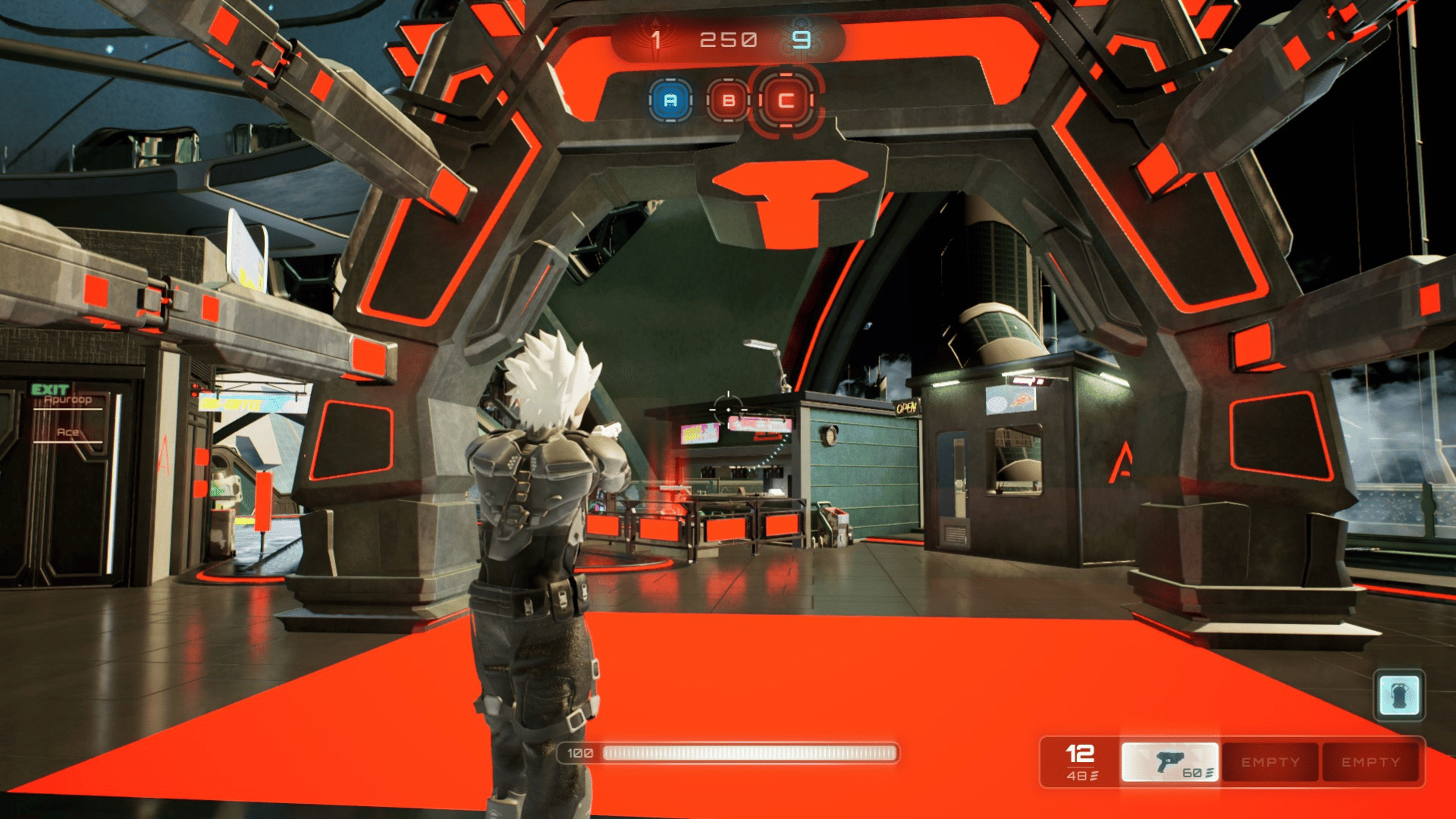Viewport: 1456px width, 819px height.
Task: Expand the first EMPTY weapon slot
Action: 1269,761
